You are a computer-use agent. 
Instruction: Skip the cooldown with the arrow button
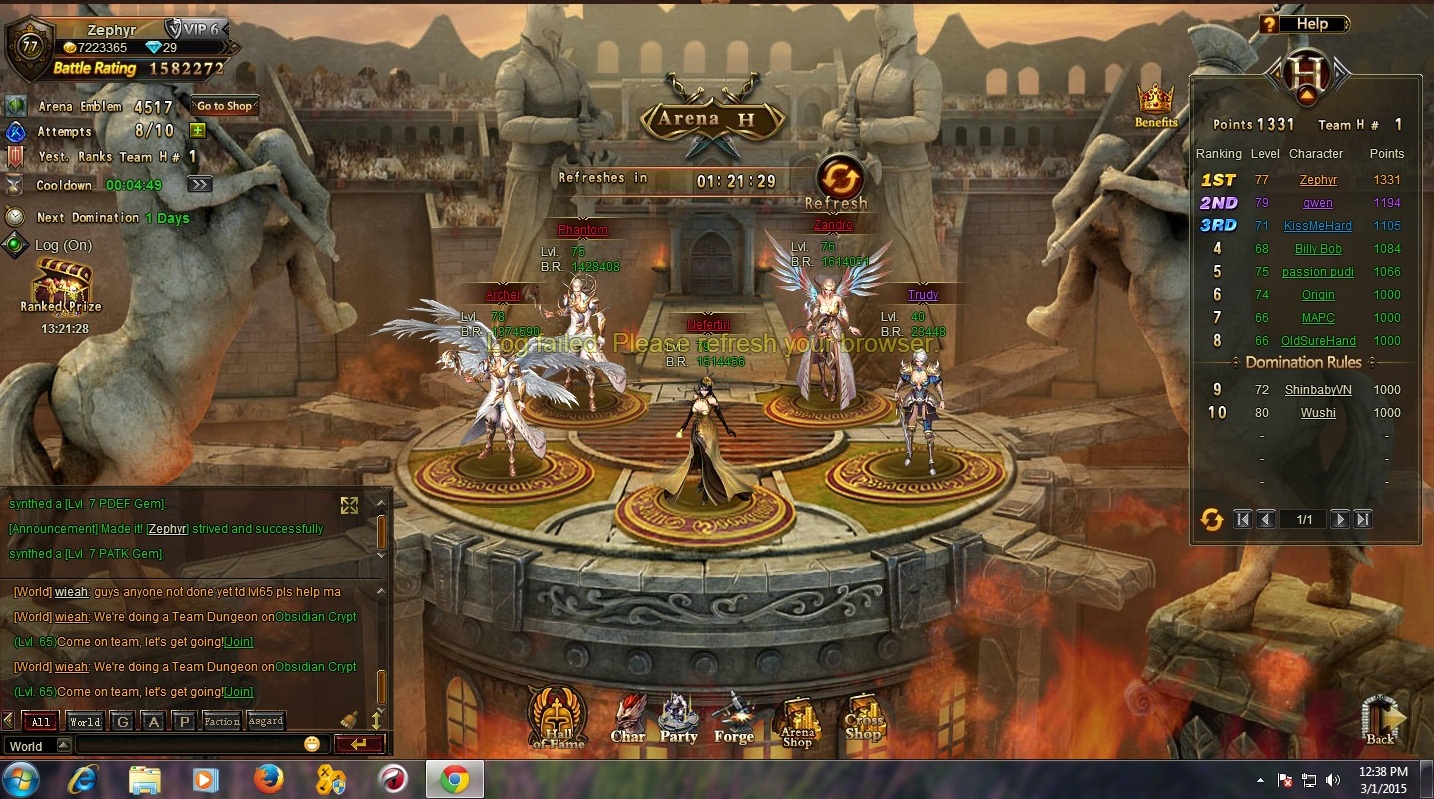tap(199, 184)
